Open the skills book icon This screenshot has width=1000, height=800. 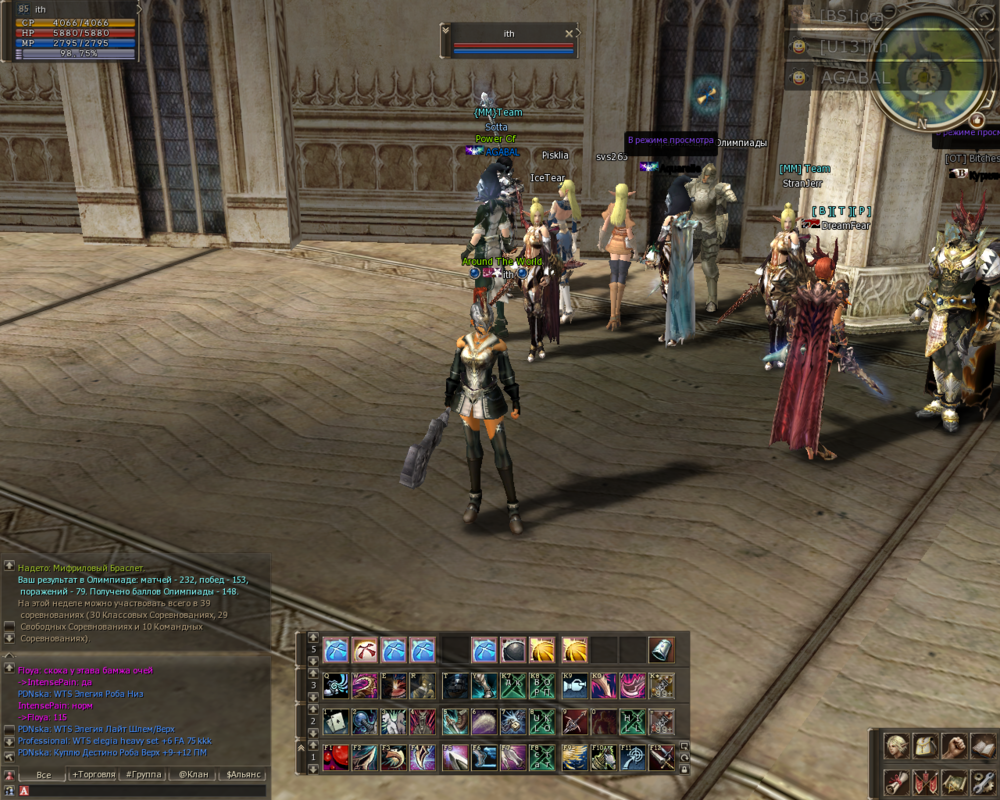pyautogui.click(x=982, y=745)
